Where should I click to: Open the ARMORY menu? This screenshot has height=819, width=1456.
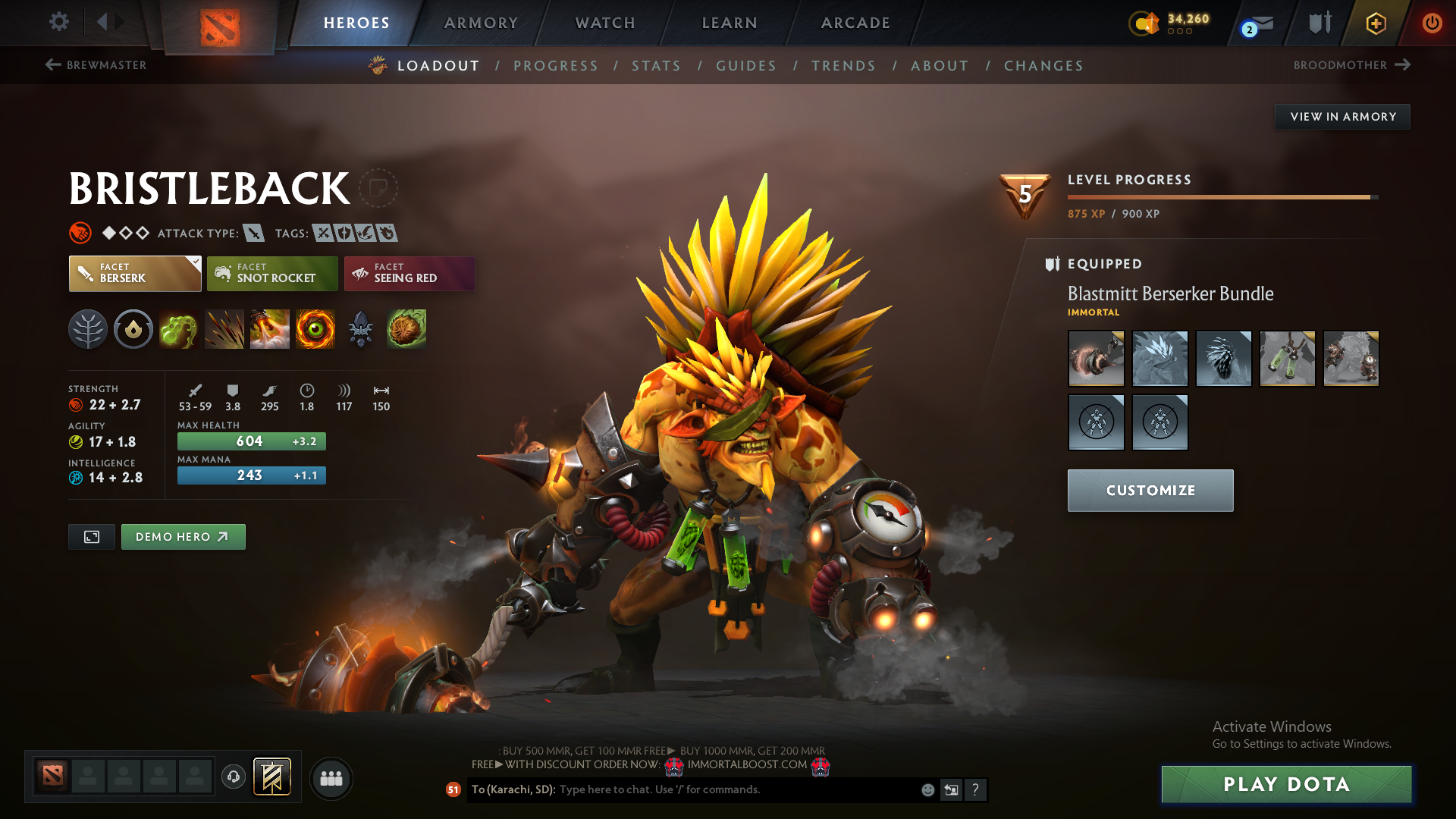481,22
